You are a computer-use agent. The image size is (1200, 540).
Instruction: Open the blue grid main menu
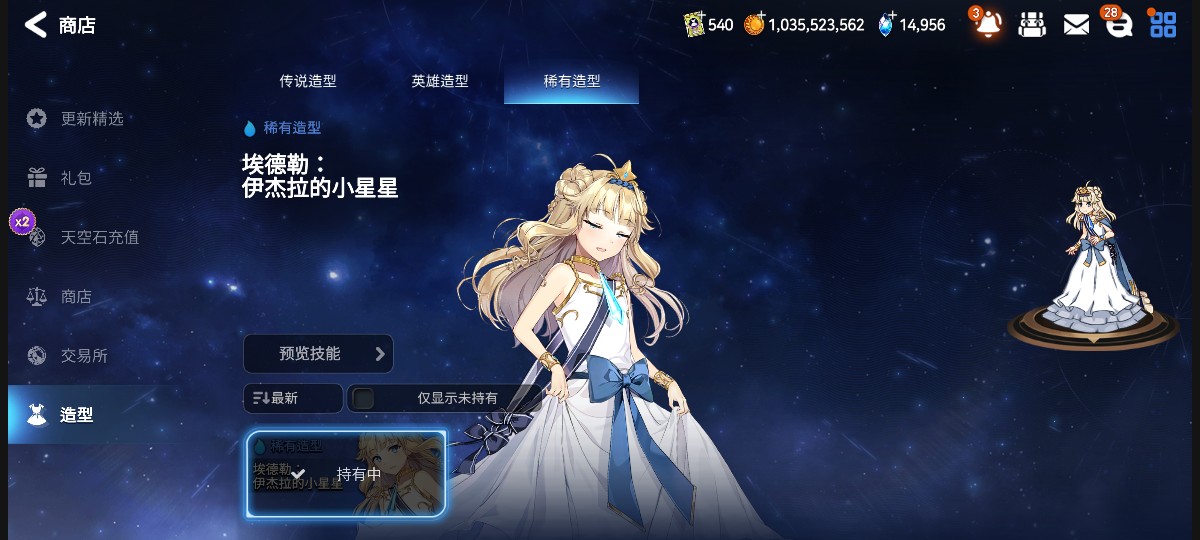click(1163, 25)
